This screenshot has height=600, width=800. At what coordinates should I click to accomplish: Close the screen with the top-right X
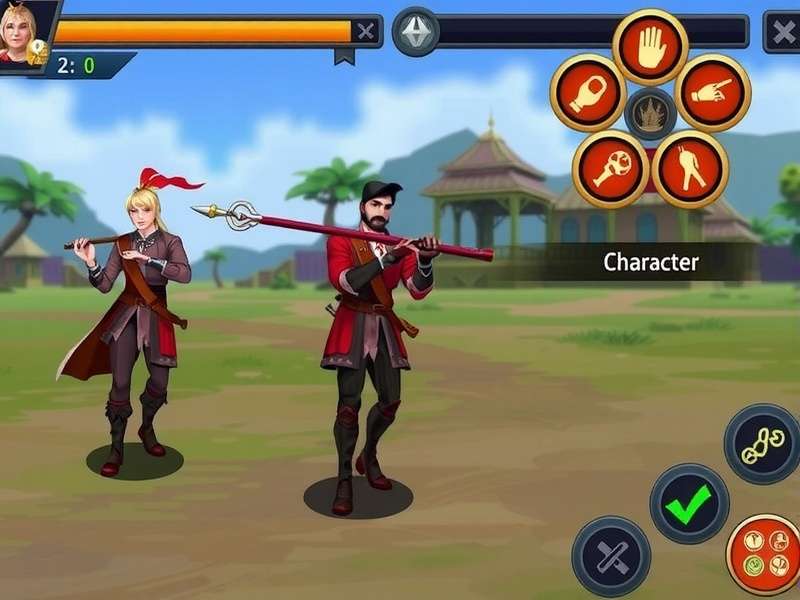782,31
